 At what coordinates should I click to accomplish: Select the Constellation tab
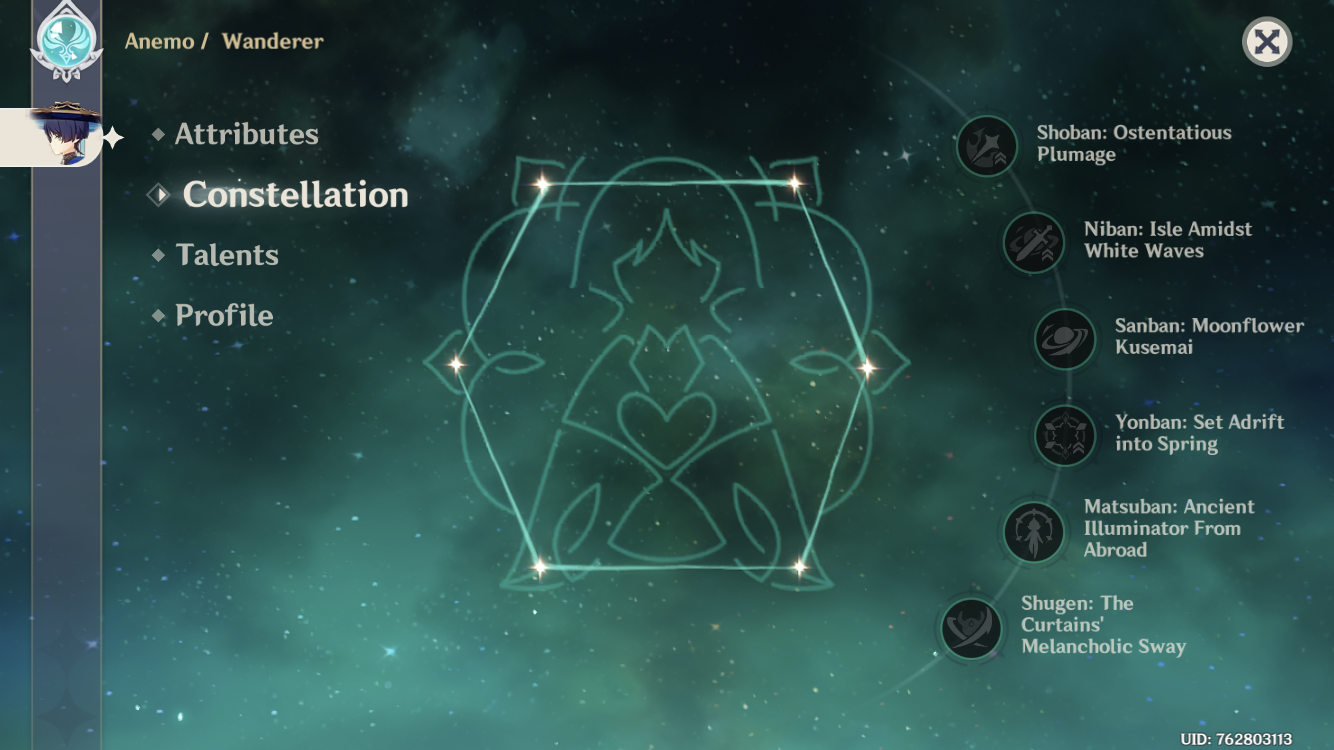[x=295, y=195]
